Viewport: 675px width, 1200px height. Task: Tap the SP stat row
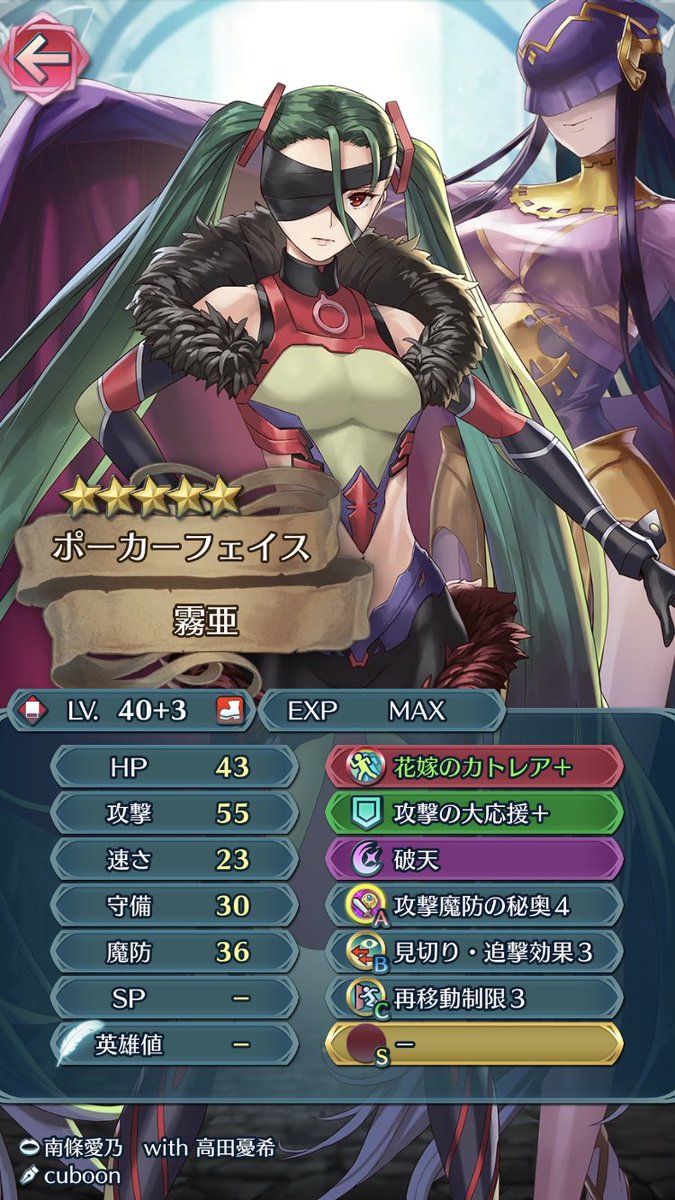[173, 997]
